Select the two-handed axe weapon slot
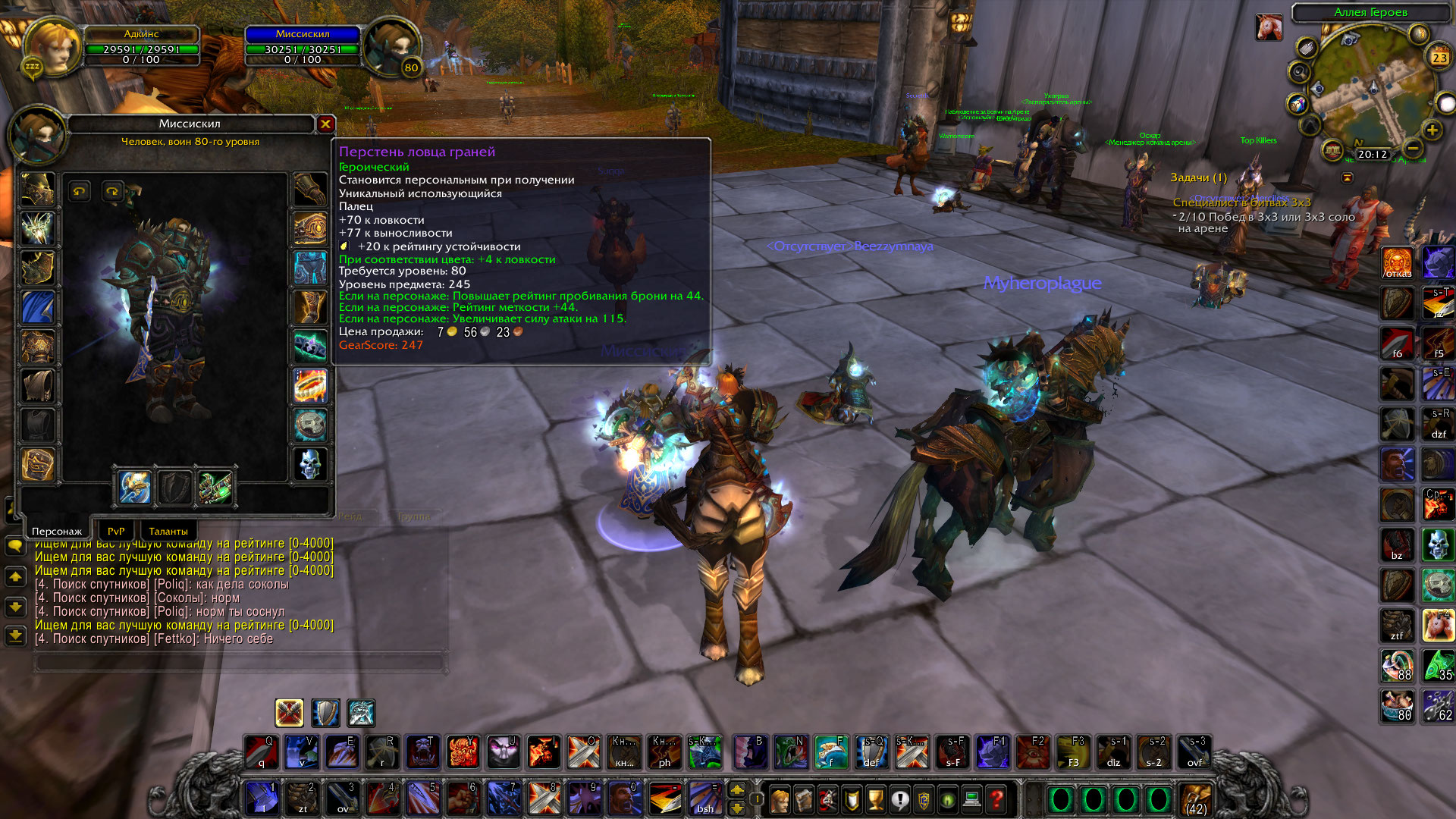The height and width of the screenshot is (819, 1456). [x=135, y=488]
